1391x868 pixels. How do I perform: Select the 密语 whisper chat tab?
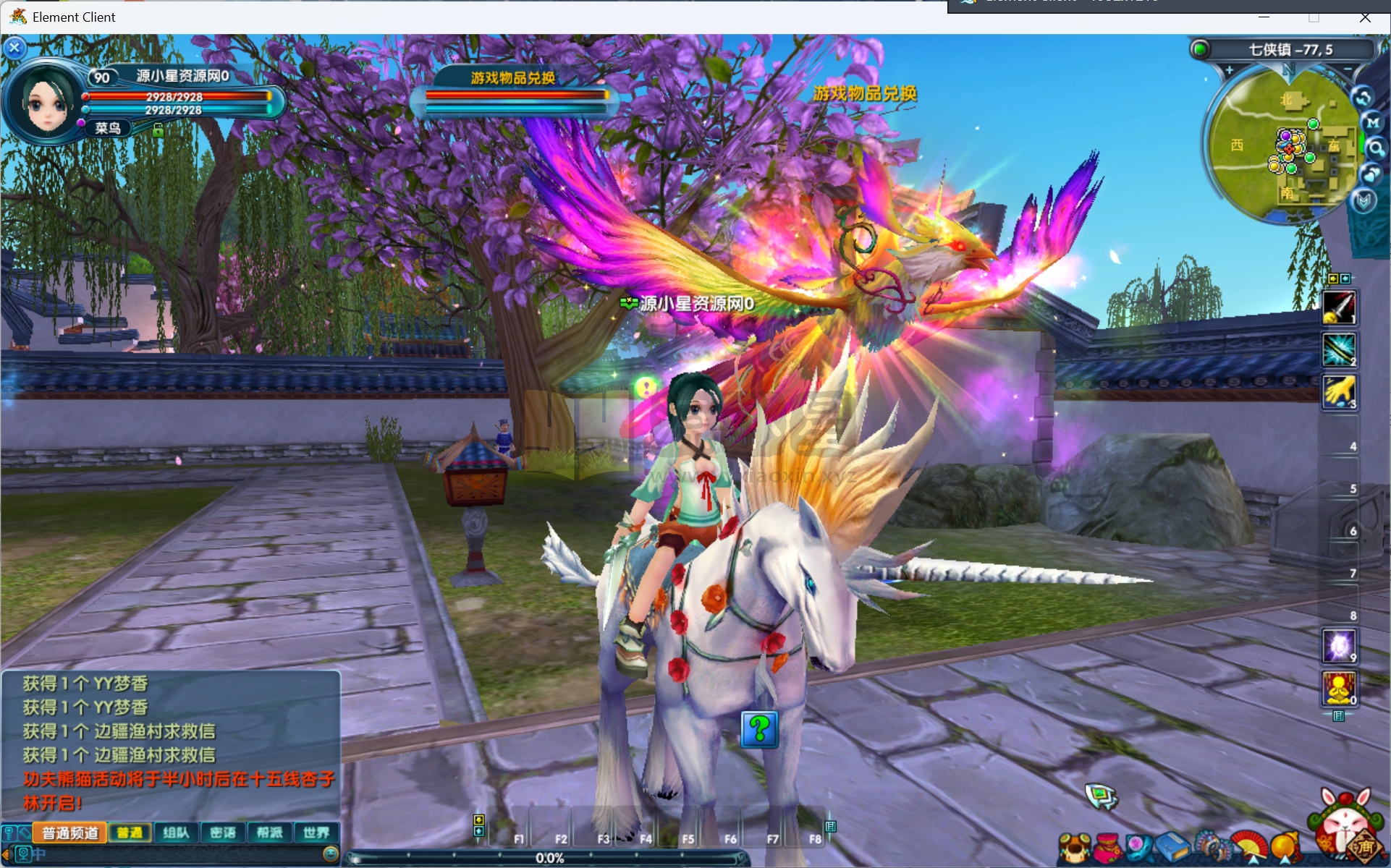tap(223, 833)
